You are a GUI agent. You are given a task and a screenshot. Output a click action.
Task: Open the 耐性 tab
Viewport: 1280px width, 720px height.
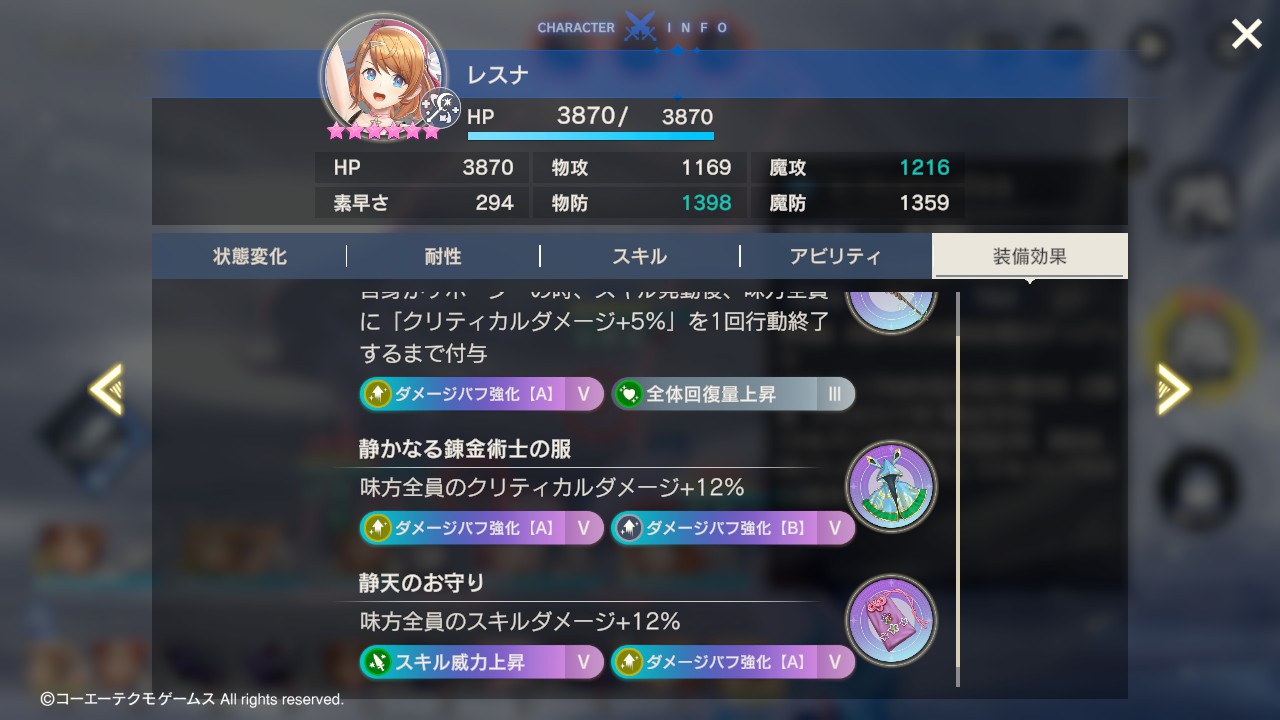point(443,257)
